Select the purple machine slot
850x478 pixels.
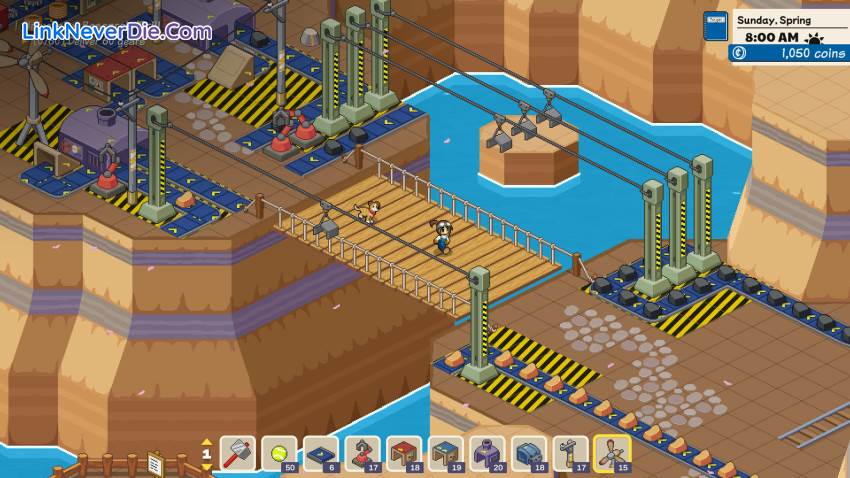point(488,454)
